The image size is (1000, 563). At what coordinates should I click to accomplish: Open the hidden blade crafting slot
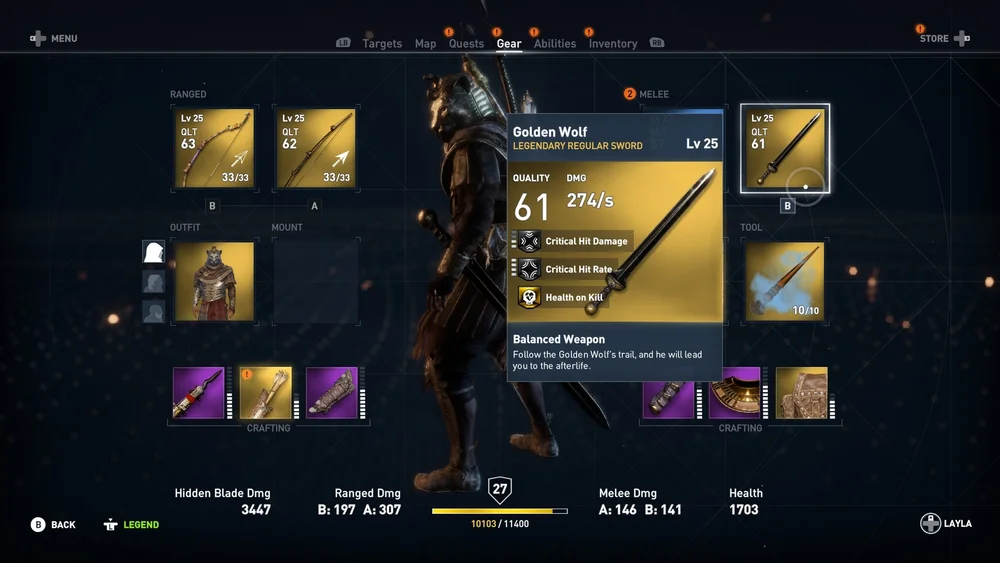(x=198, y=393)
